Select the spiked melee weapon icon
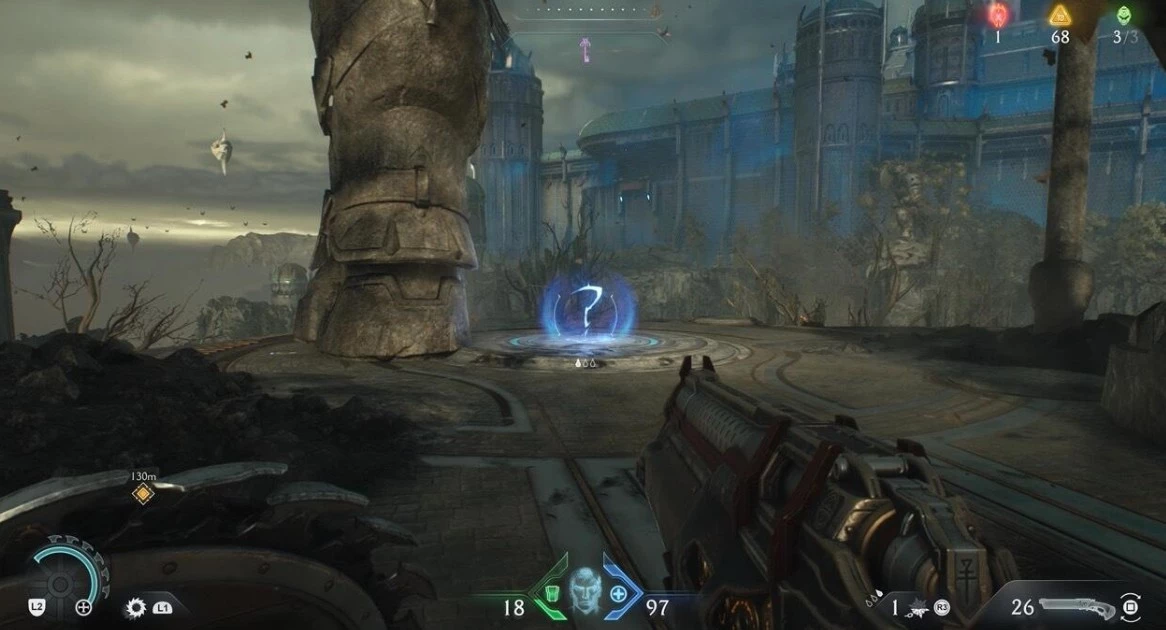 coord(135,607)
